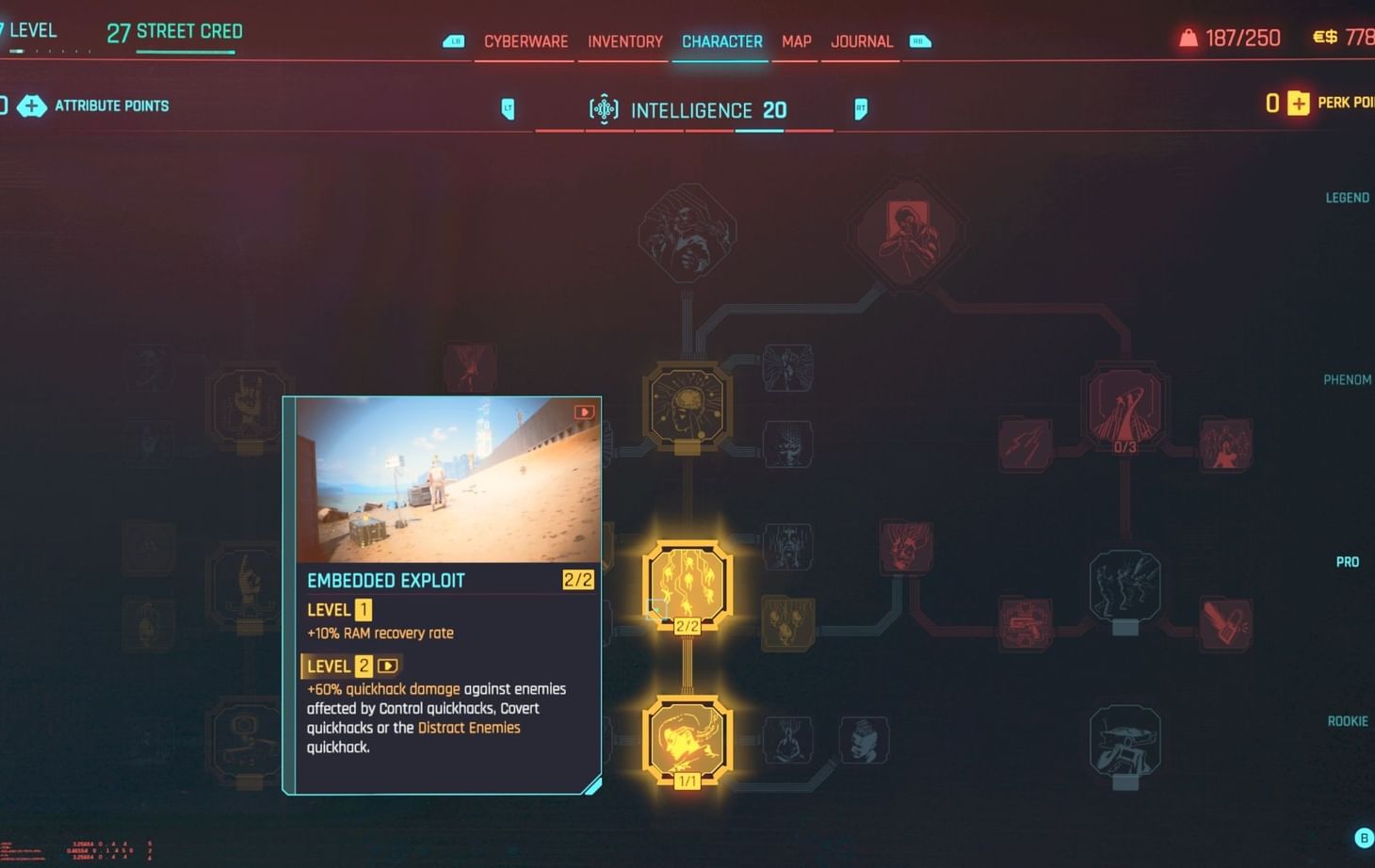Click the Attribute Points plus button

pos(33,106)
